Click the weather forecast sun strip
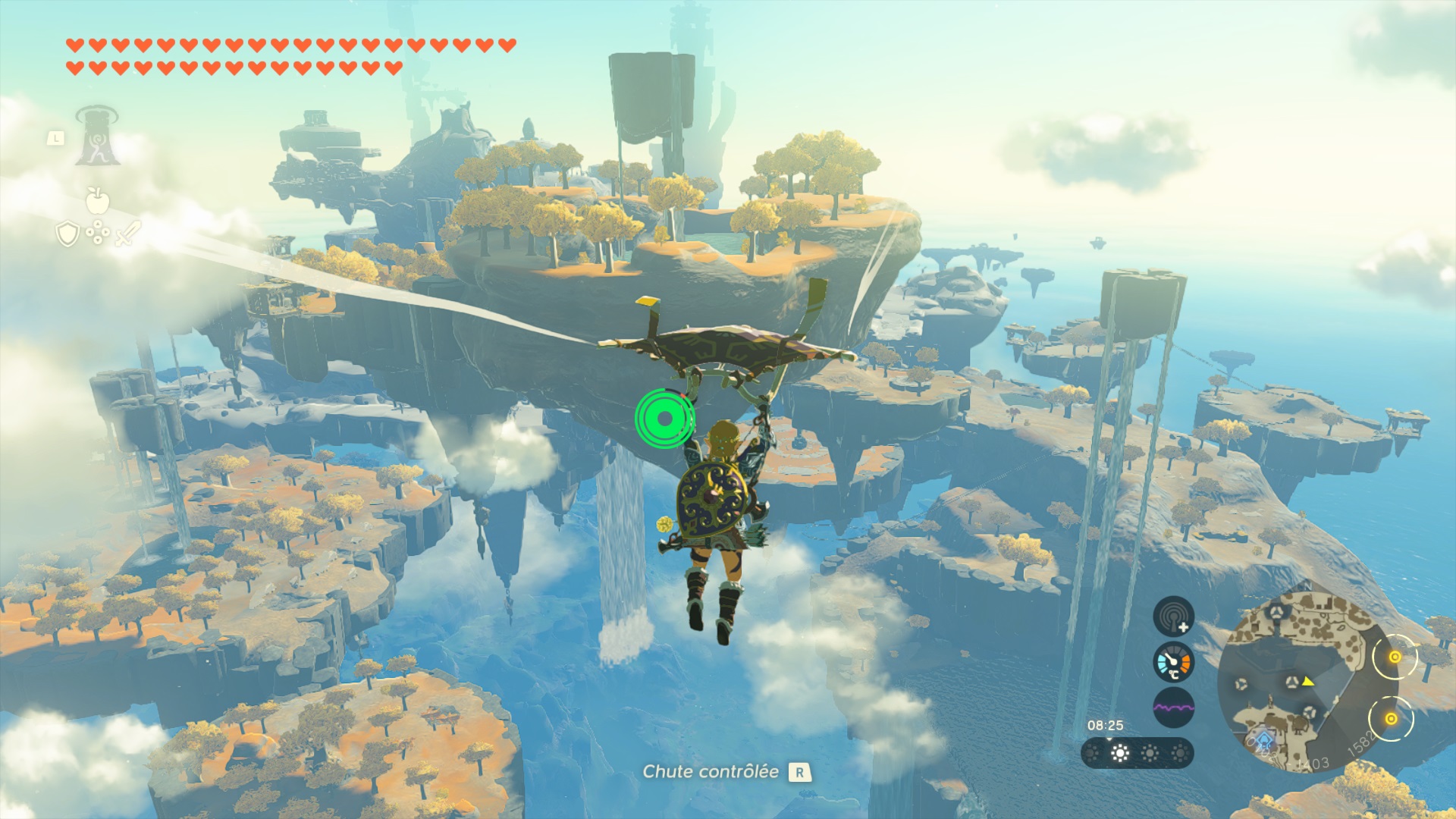This screenshot has height=819, width=1456. click(1137, 753)
